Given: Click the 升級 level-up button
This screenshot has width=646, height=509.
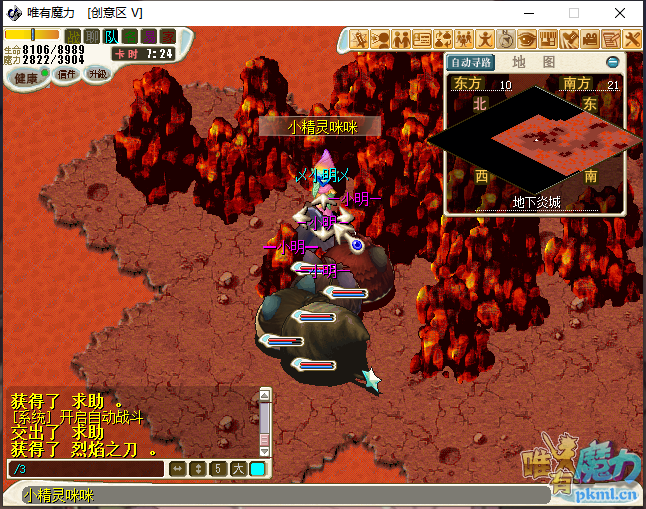Looking at the screenshot, I should (x=98, y=73).
